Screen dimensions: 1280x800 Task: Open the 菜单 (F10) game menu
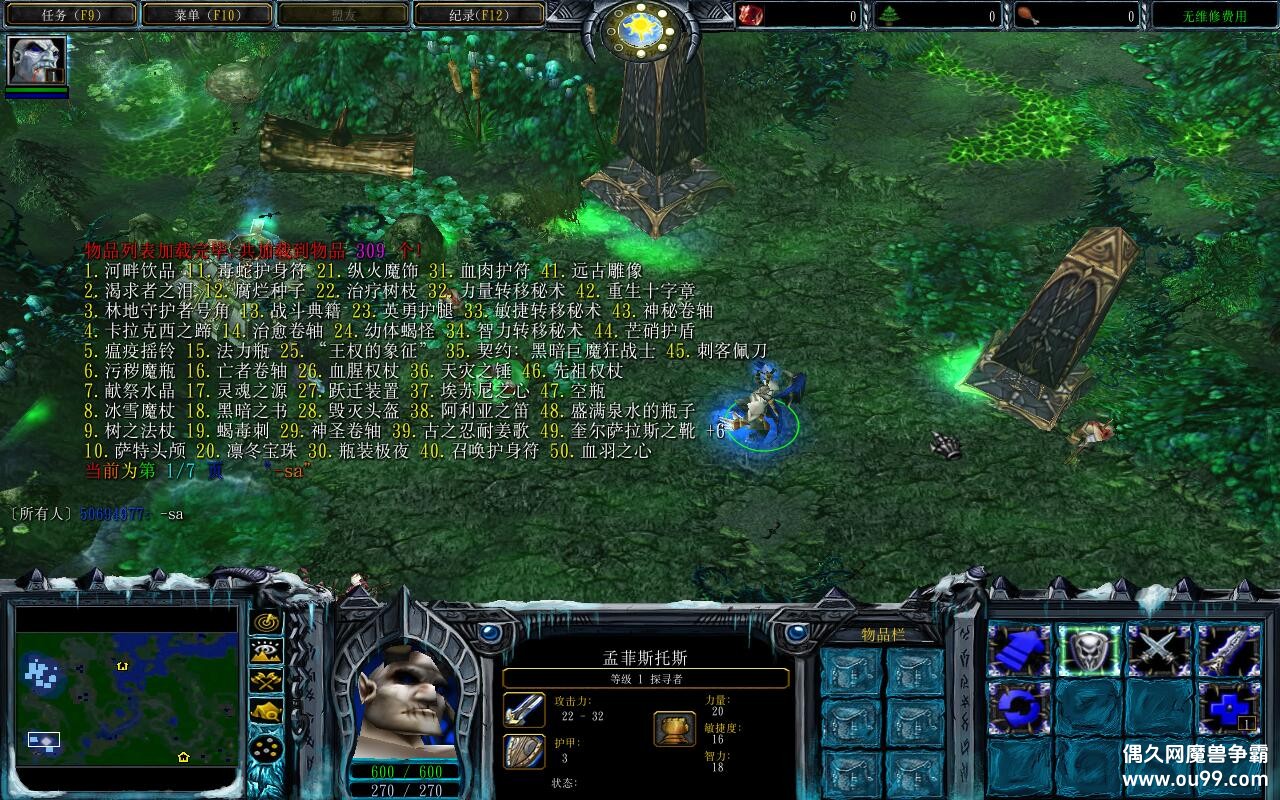tap(205, 15)
